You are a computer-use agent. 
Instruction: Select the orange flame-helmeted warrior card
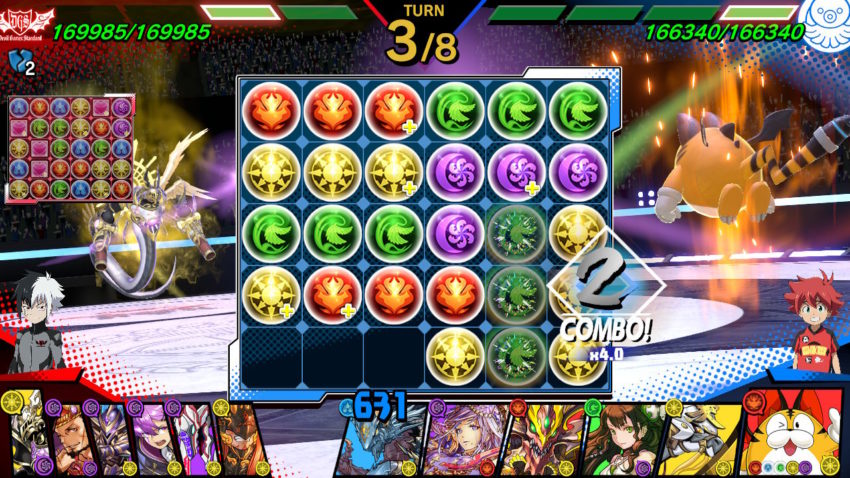click(238, 442)
